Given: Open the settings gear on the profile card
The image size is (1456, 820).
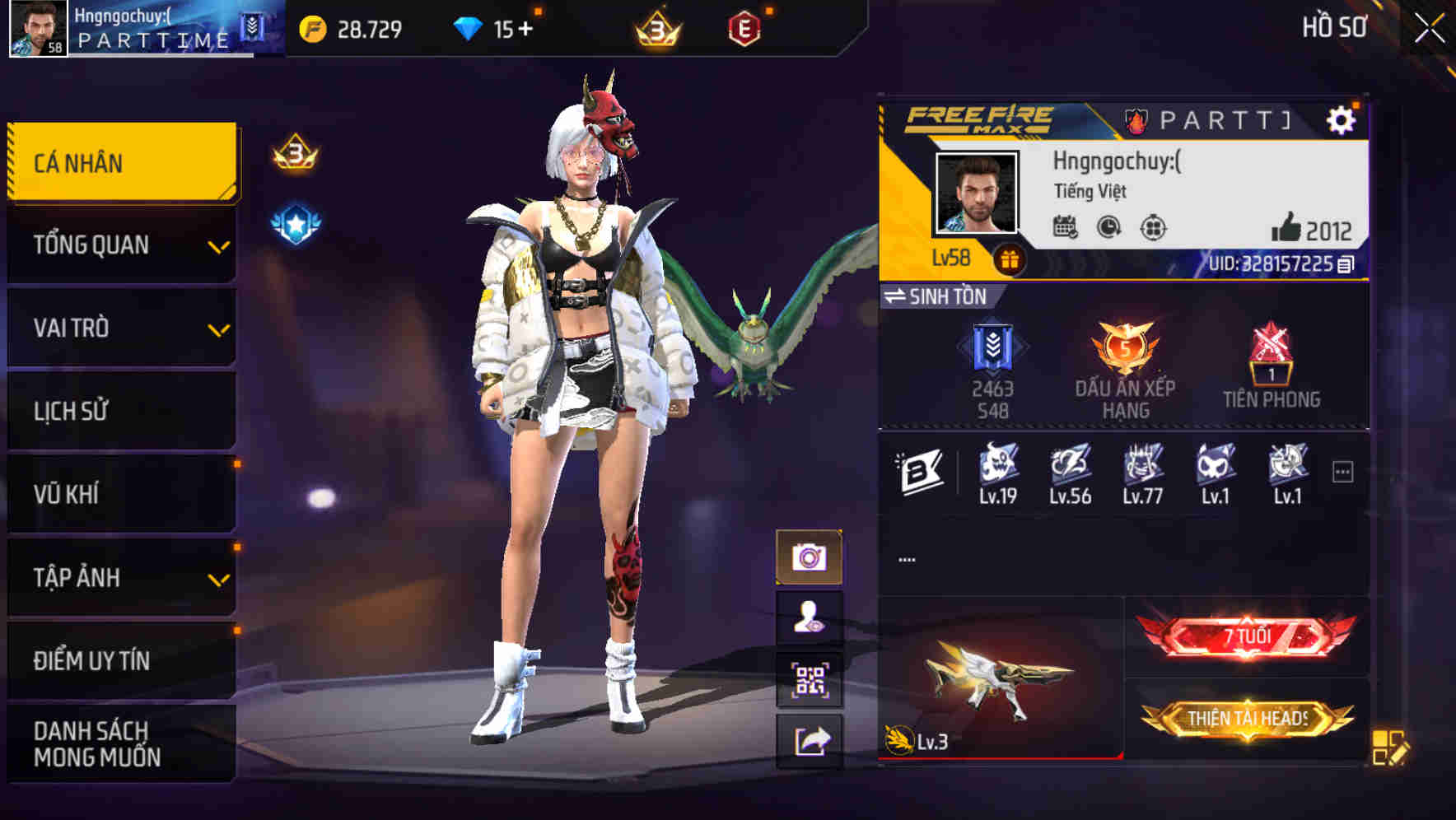Looking at the screenshot, I should click(x=1342, y=118).
